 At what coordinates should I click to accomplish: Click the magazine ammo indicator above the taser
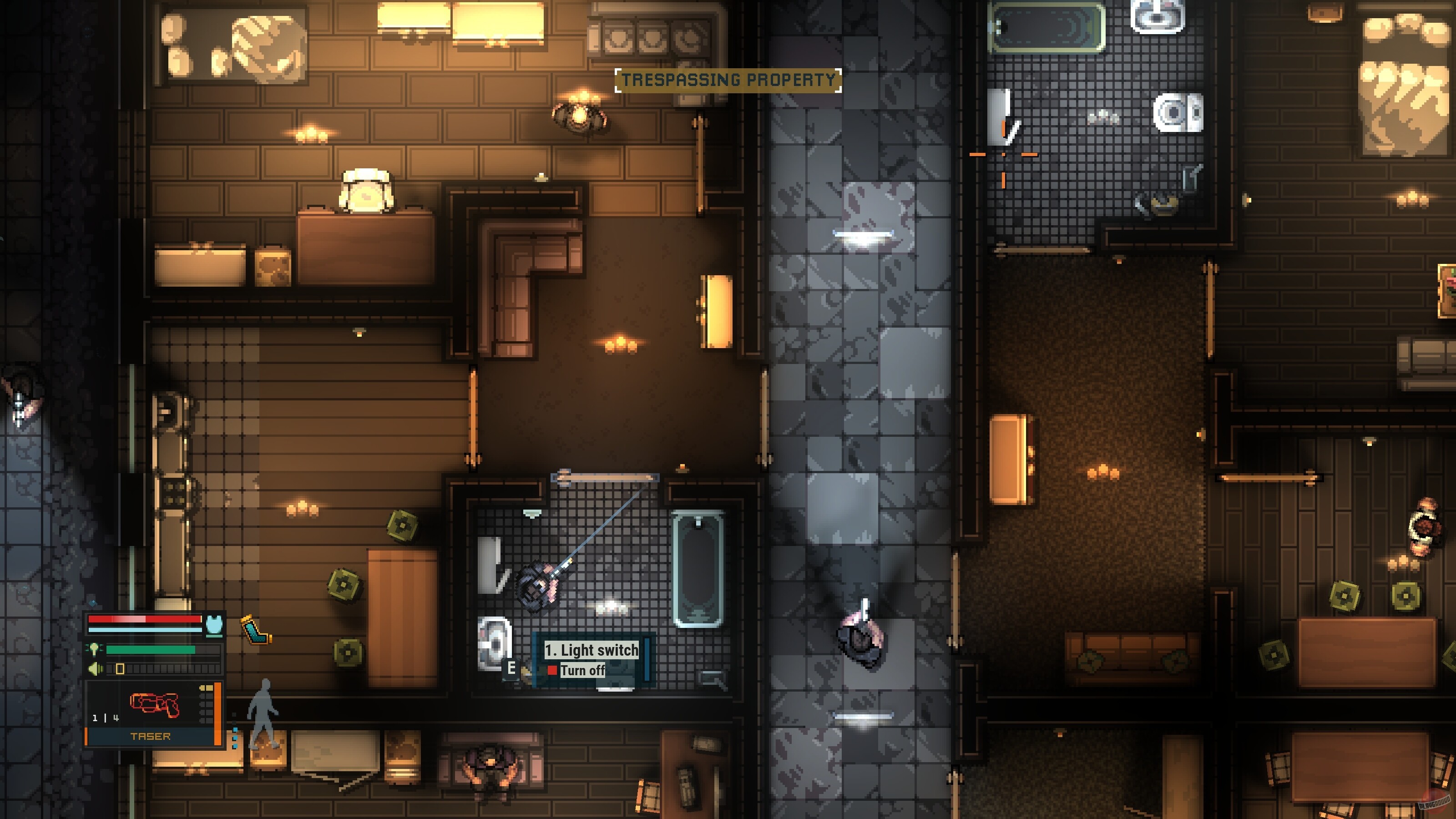coord(206,688)
